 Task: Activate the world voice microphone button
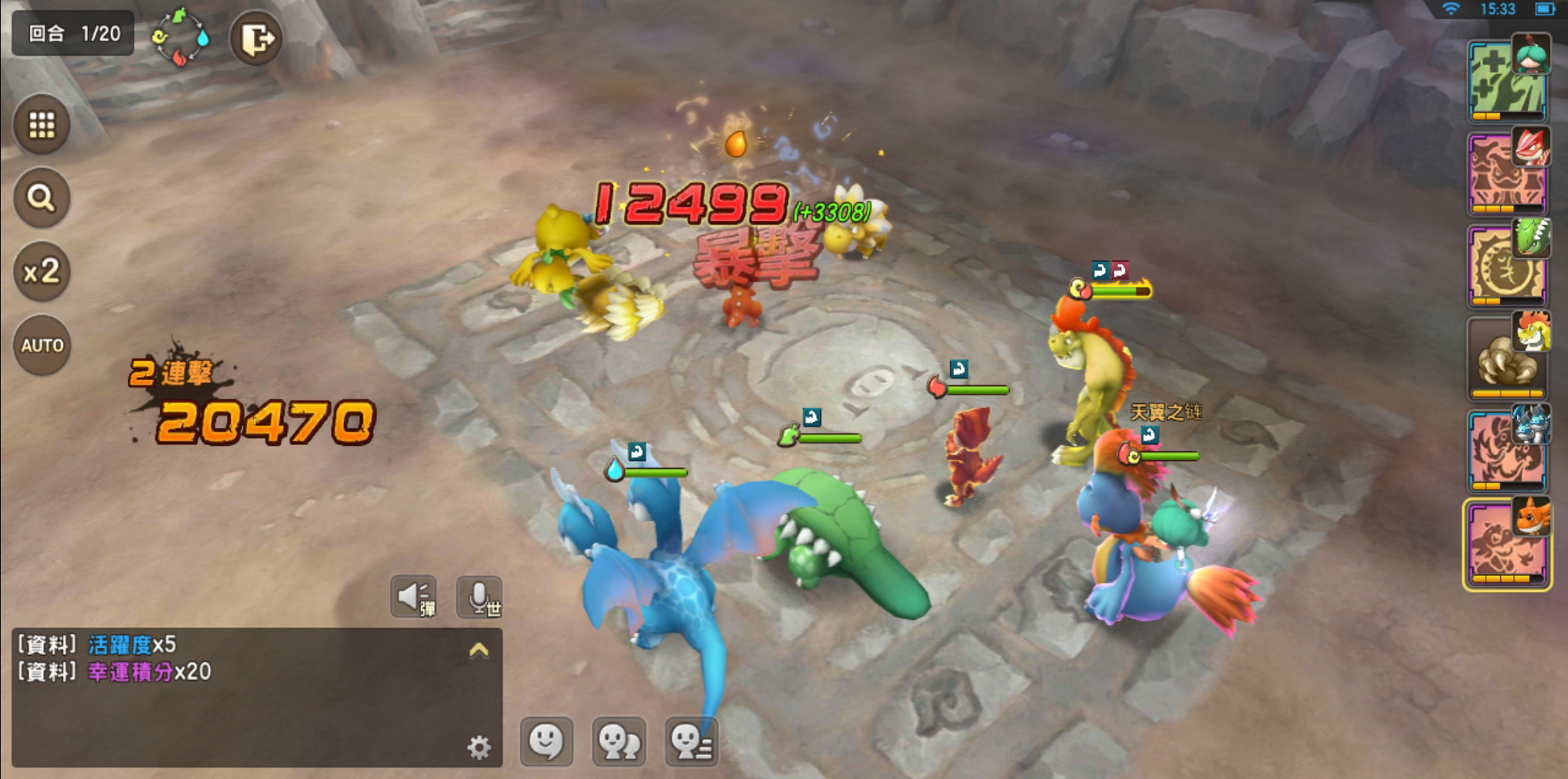480,597
